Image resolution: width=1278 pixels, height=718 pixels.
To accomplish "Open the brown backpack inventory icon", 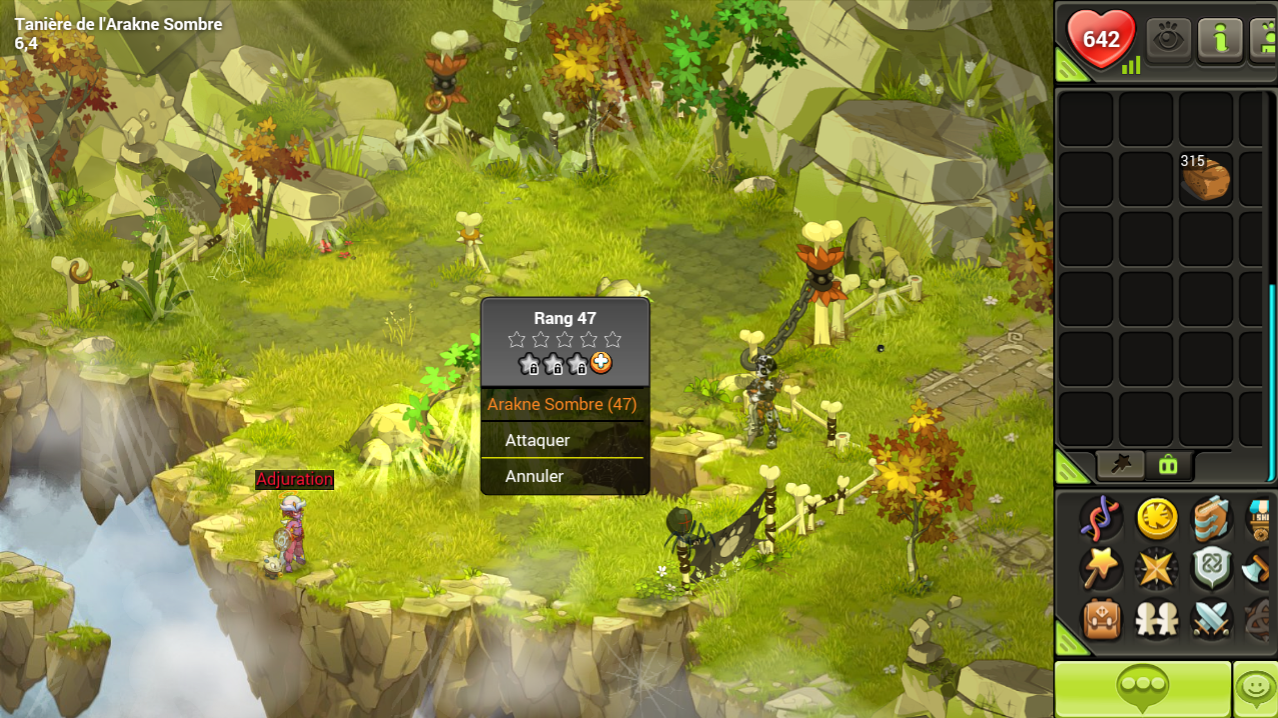I will coord(1101,620).
